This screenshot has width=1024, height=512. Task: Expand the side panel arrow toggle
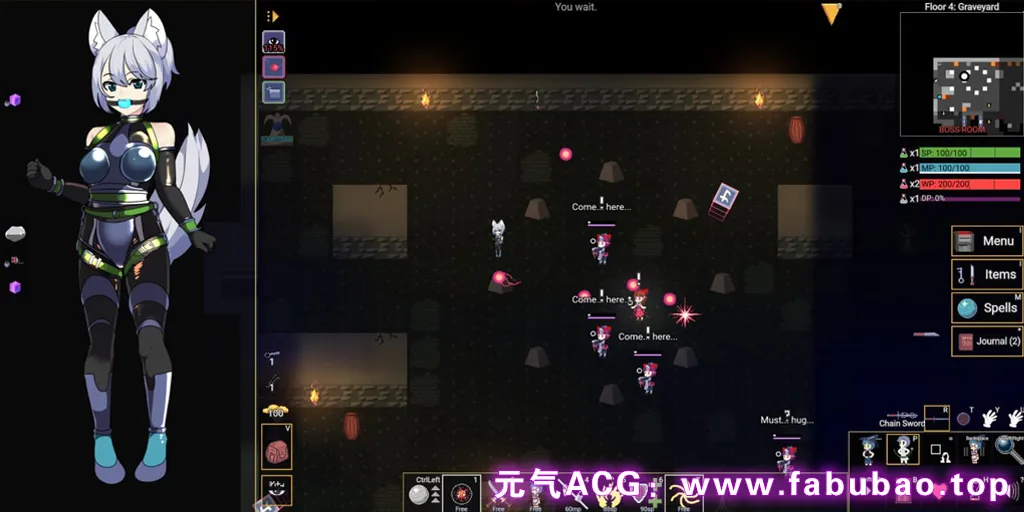[x=272, y=16]
